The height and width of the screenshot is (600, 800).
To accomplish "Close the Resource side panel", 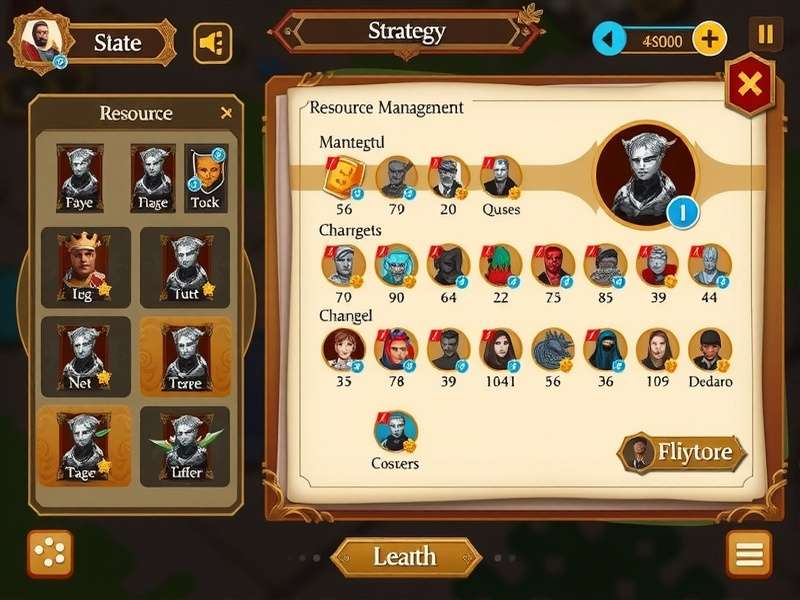I will click(x=226, y=113).
